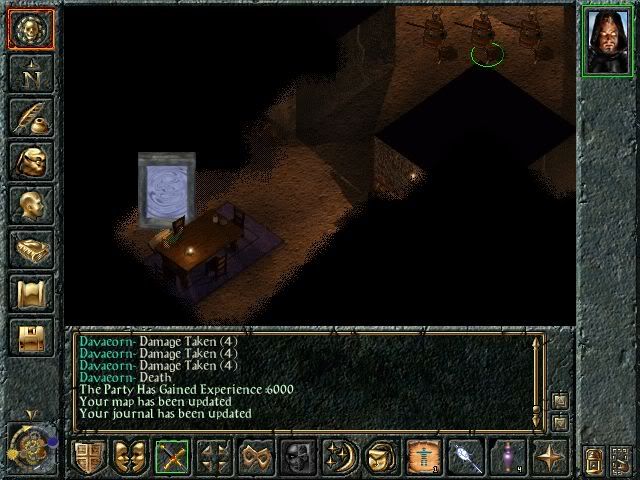640x480 pixels.
Task: Open the priest scroll icon
Action: (x=30, y=292)
